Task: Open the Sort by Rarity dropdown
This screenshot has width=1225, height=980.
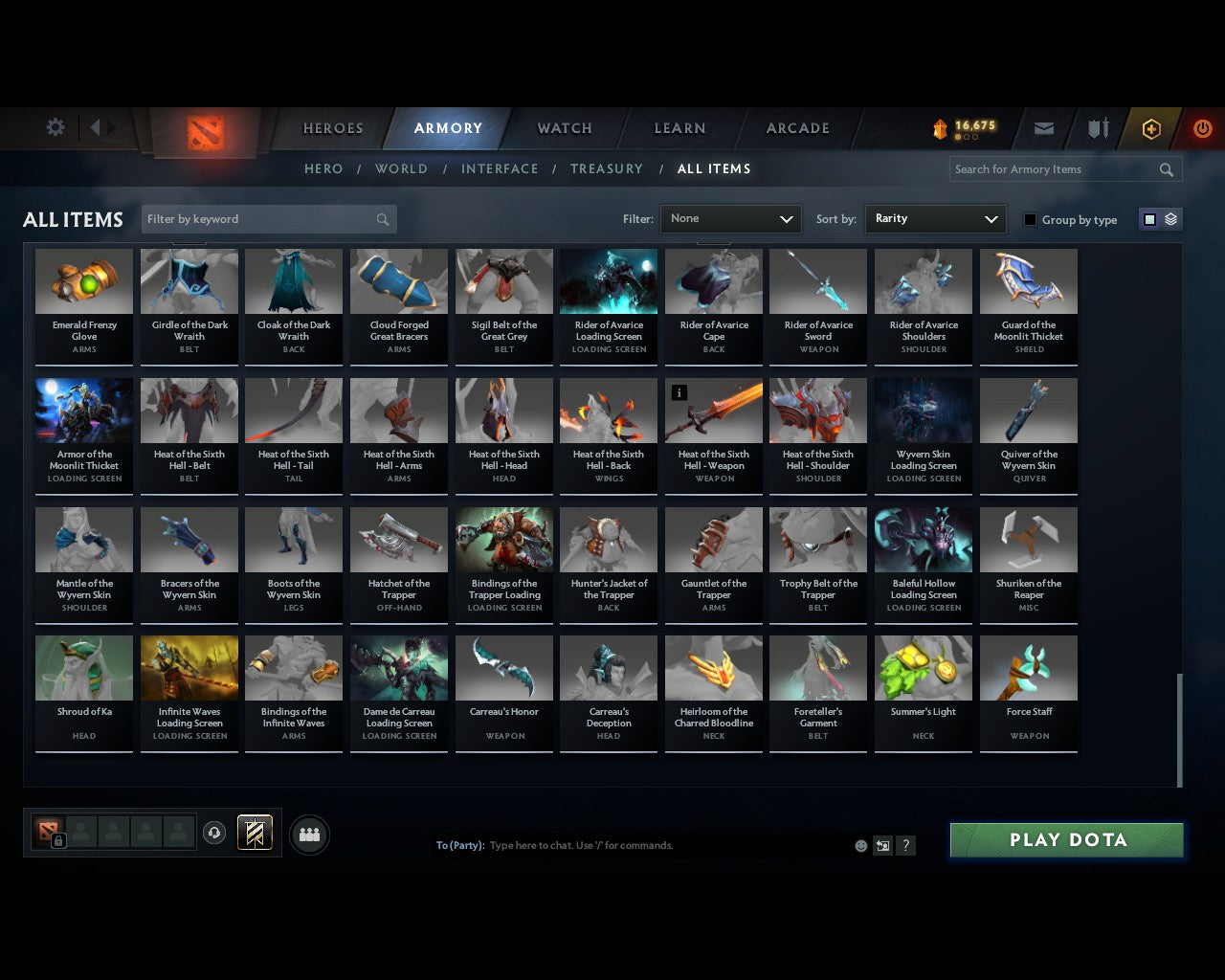Action: [x=935, y=218]
